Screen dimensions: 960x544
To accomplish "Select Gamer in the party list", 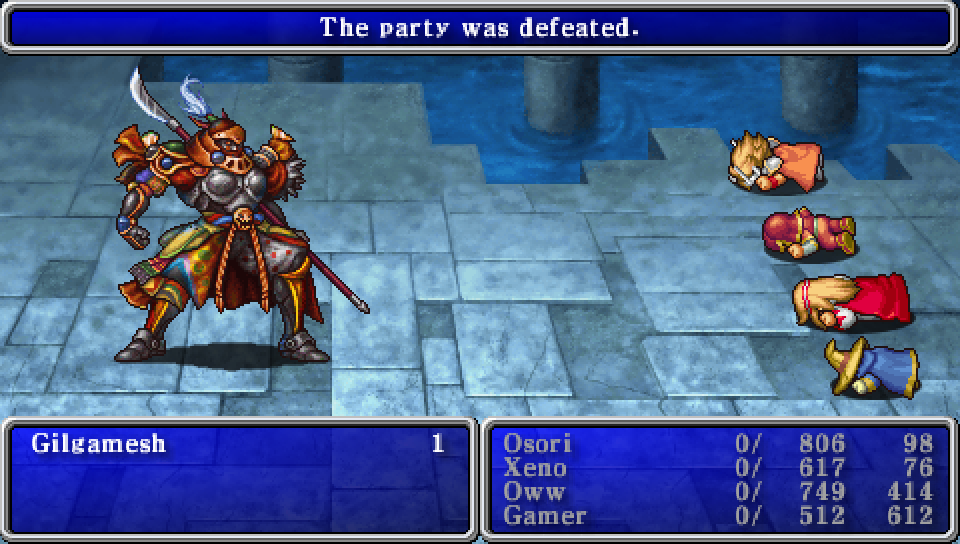I will tap(545, 515).
